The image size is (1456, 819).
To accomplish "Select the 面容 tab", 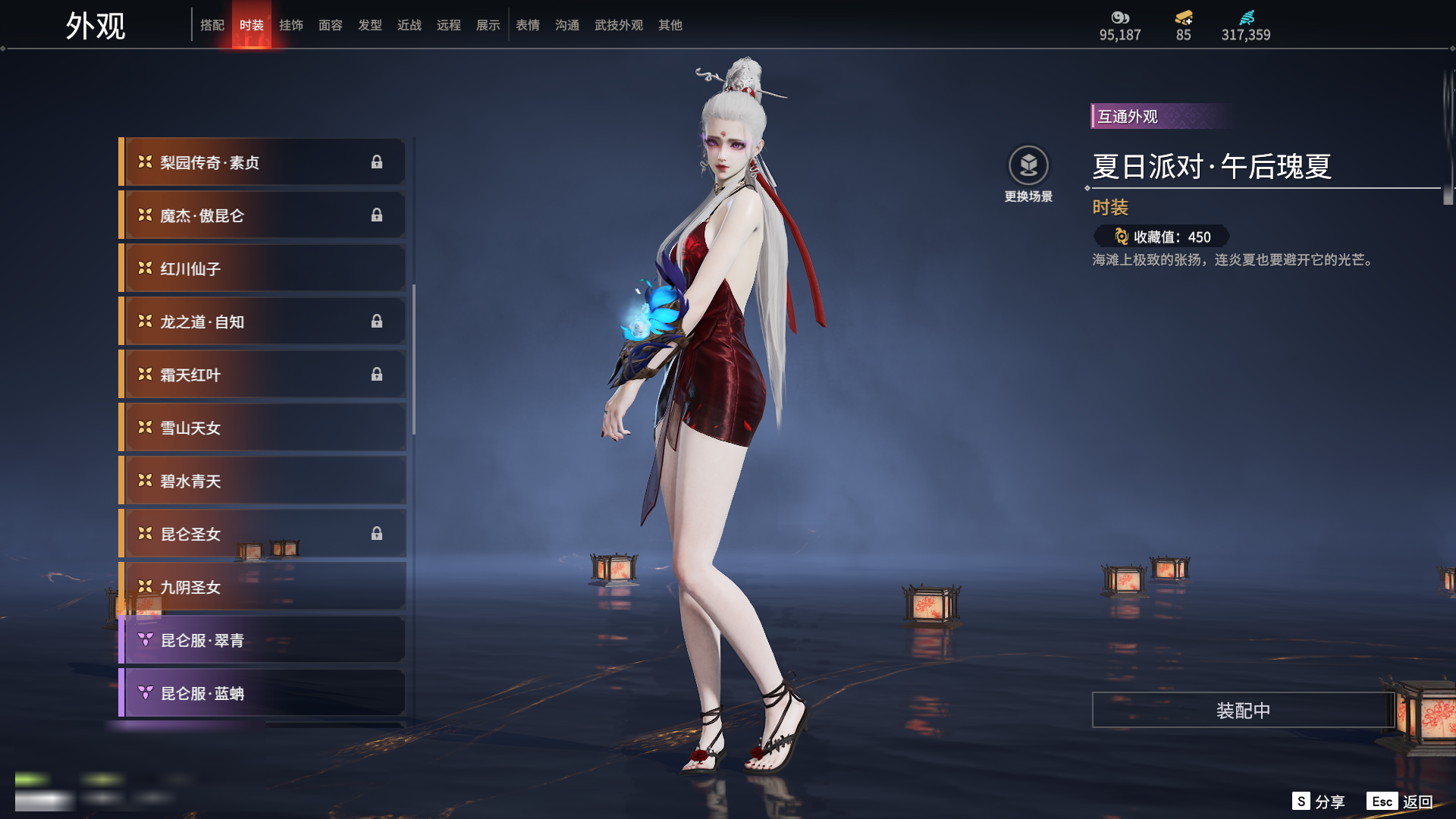I will point(331,25).
